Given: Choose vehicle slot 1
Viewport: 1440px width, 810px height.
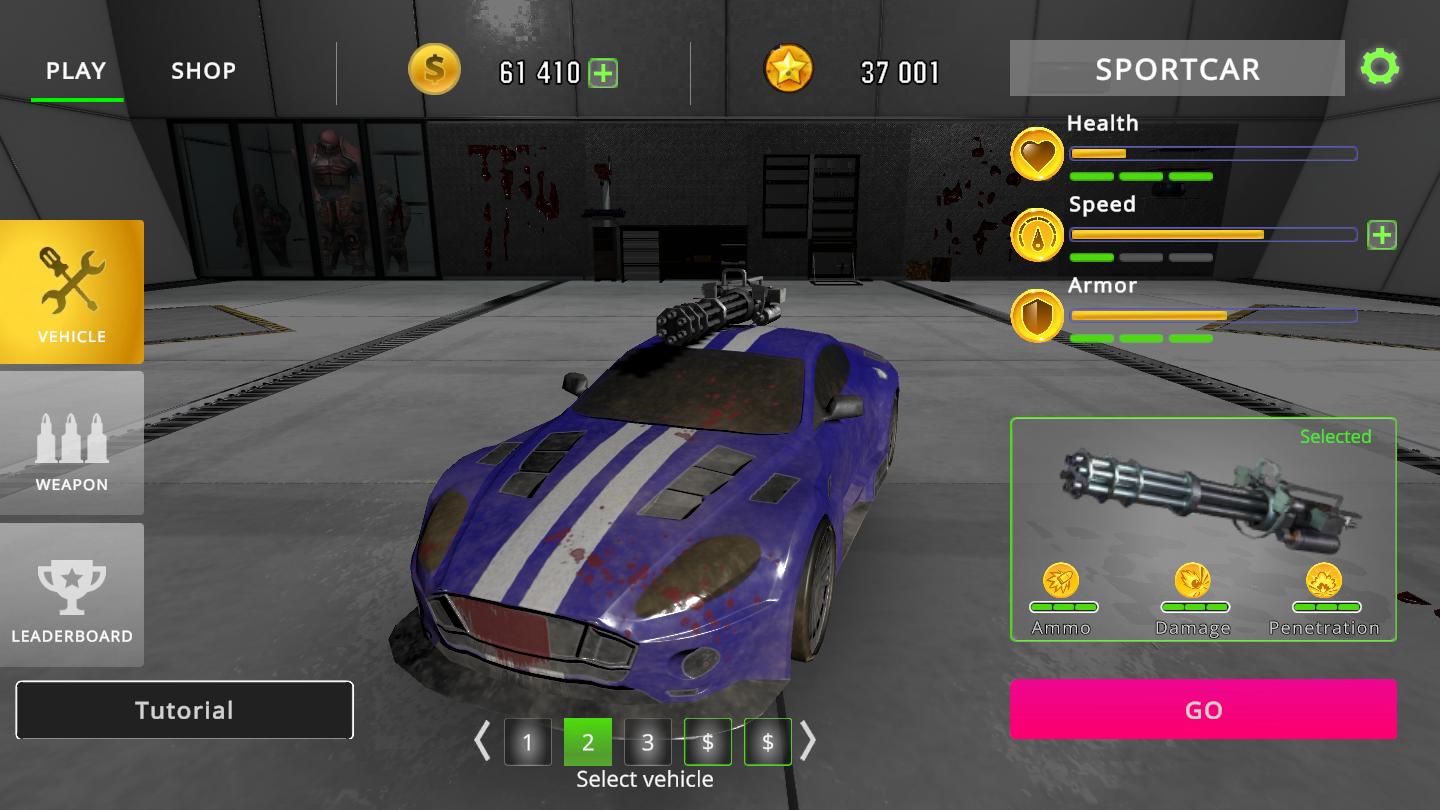Looking at the screenshot, I should pos(527,742).
